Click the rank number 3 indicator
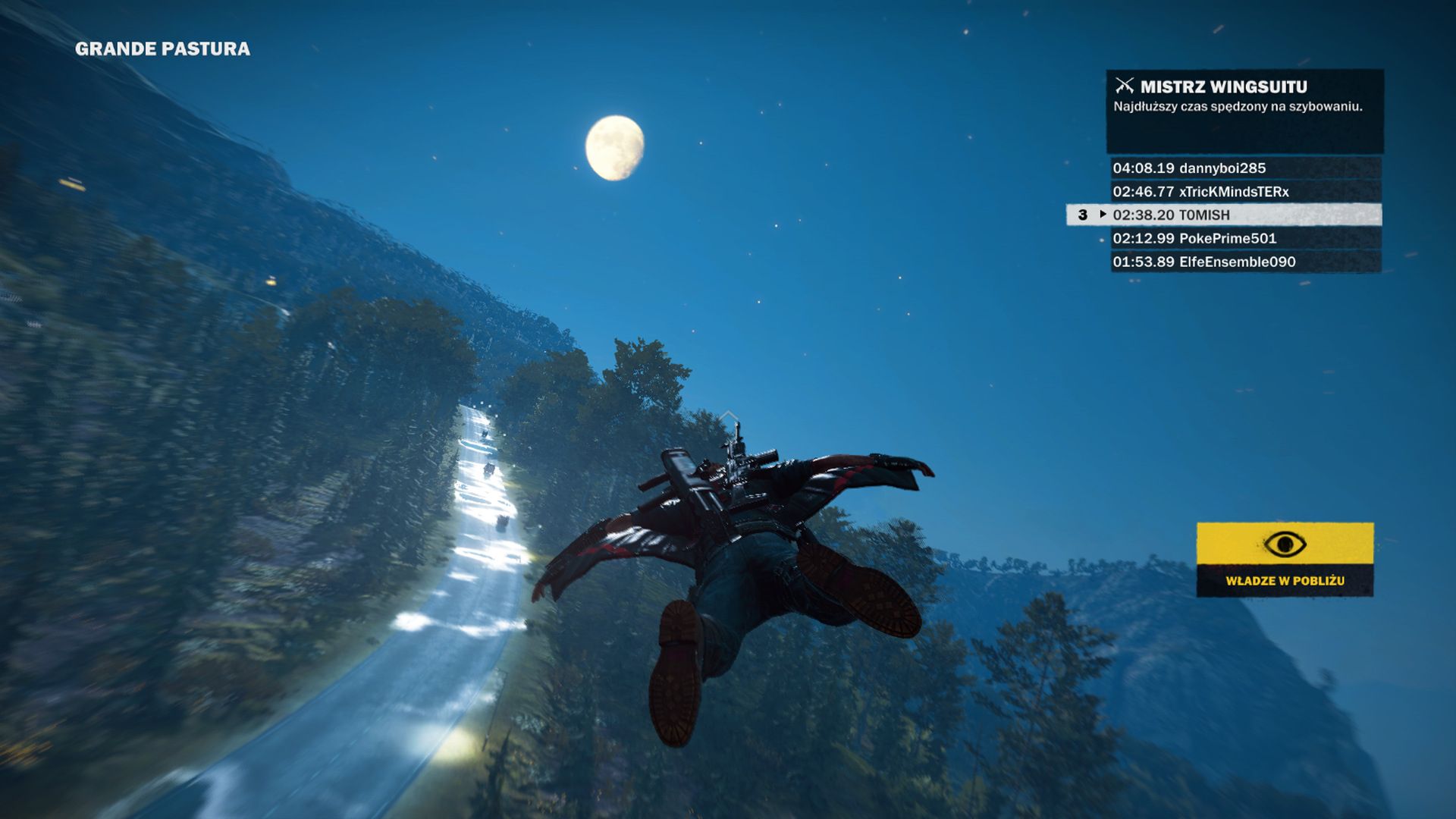 [x=1081, y=216]
